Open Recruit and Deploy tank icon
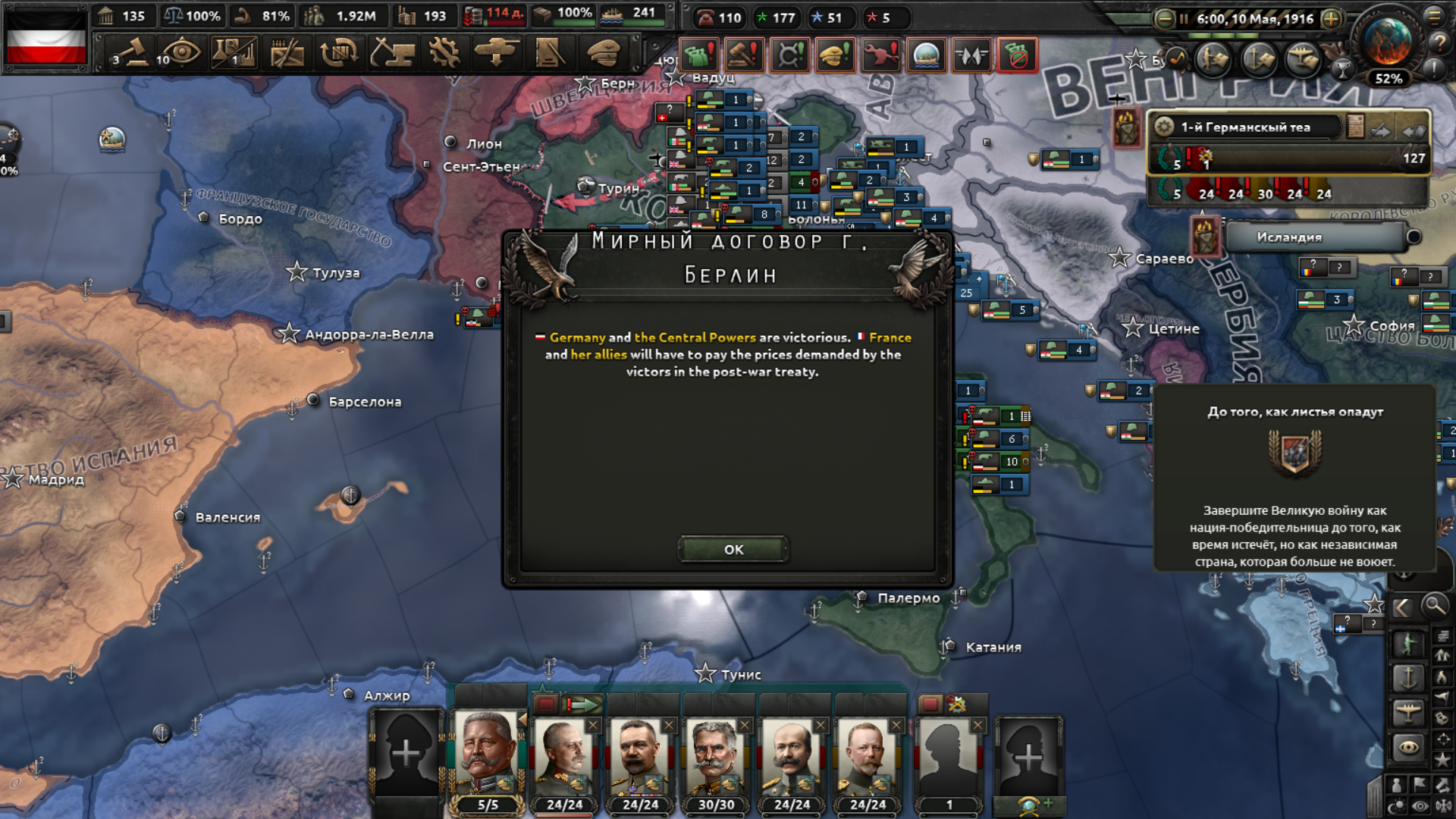 click(497, 53)
